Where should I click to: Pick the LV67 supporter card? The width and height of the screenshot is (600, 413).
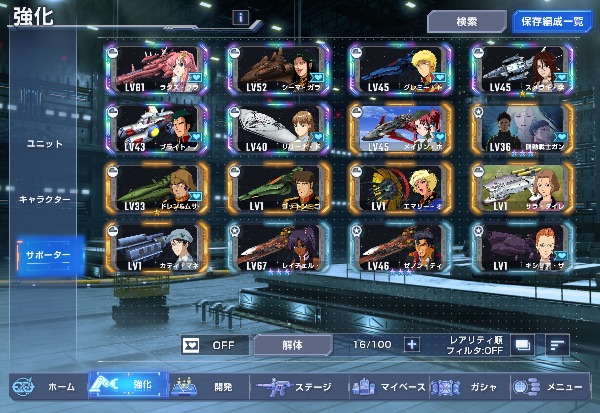tap(278, 245)
